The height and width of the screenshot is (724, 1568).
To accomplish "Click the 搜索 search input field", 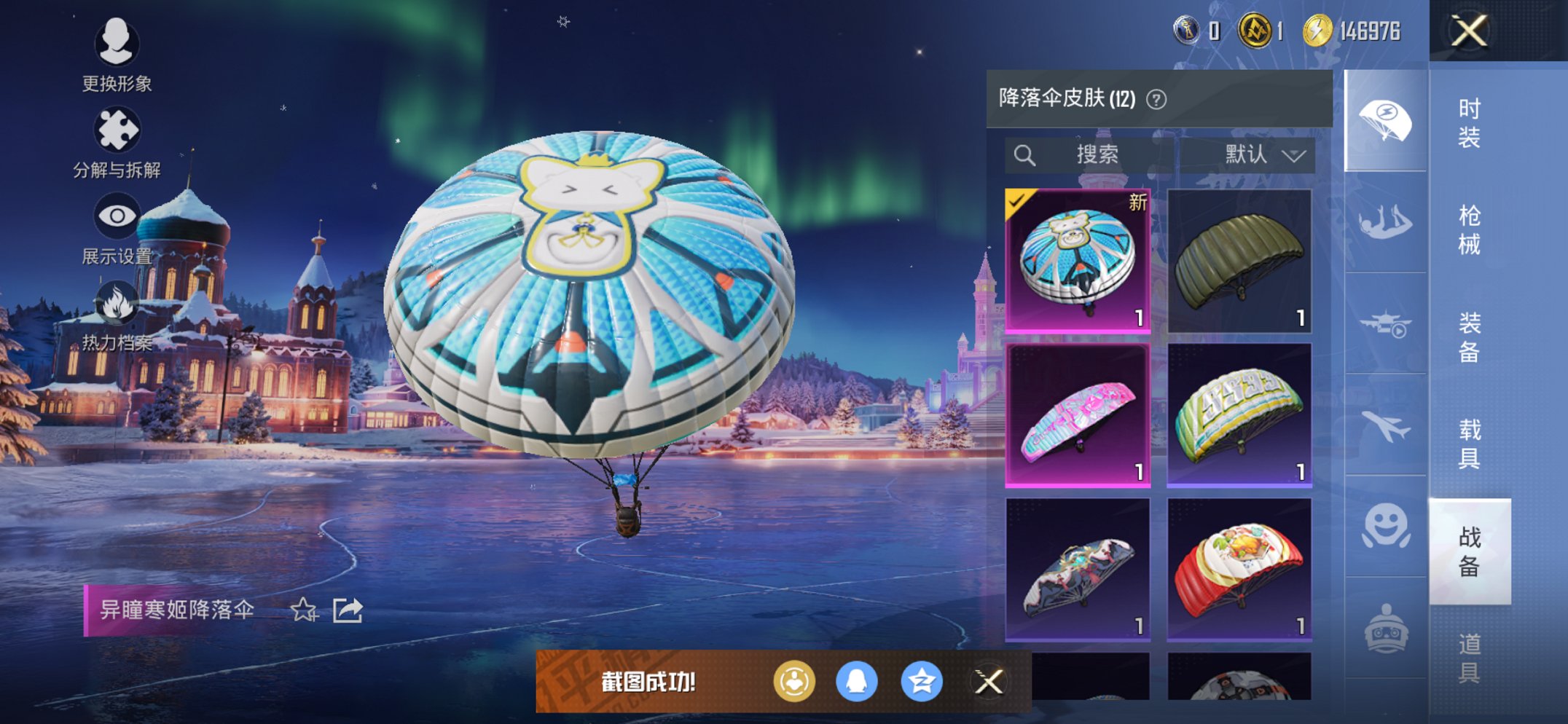I will 1097,154.
